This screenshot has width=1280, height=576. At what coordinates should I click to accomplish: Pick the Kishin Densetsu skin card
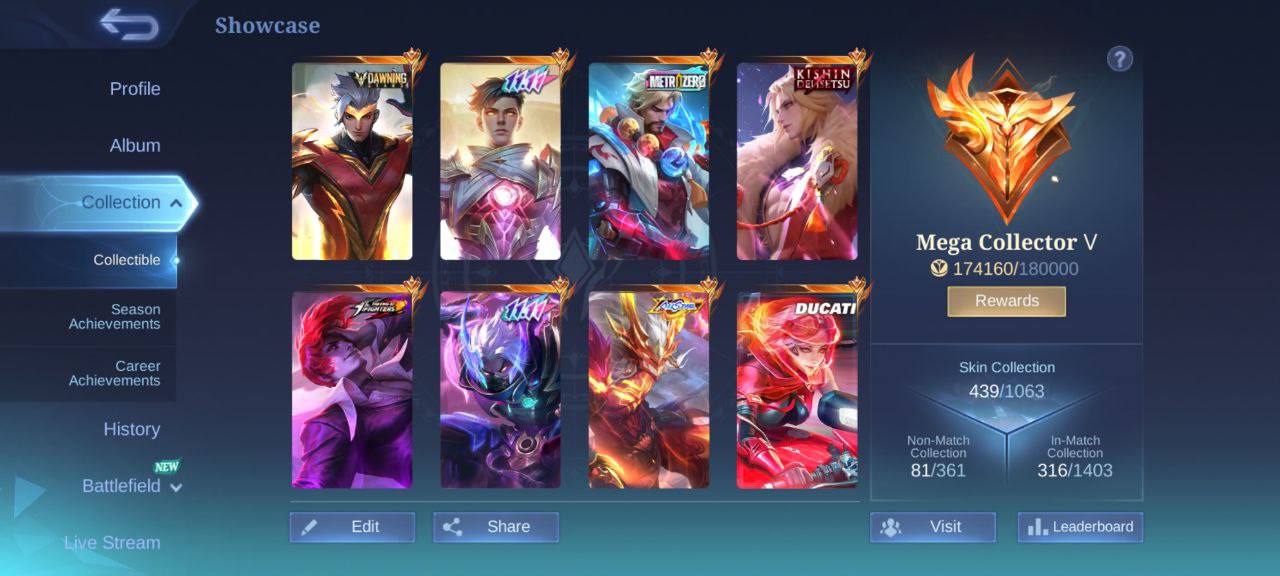coord(797,162)
